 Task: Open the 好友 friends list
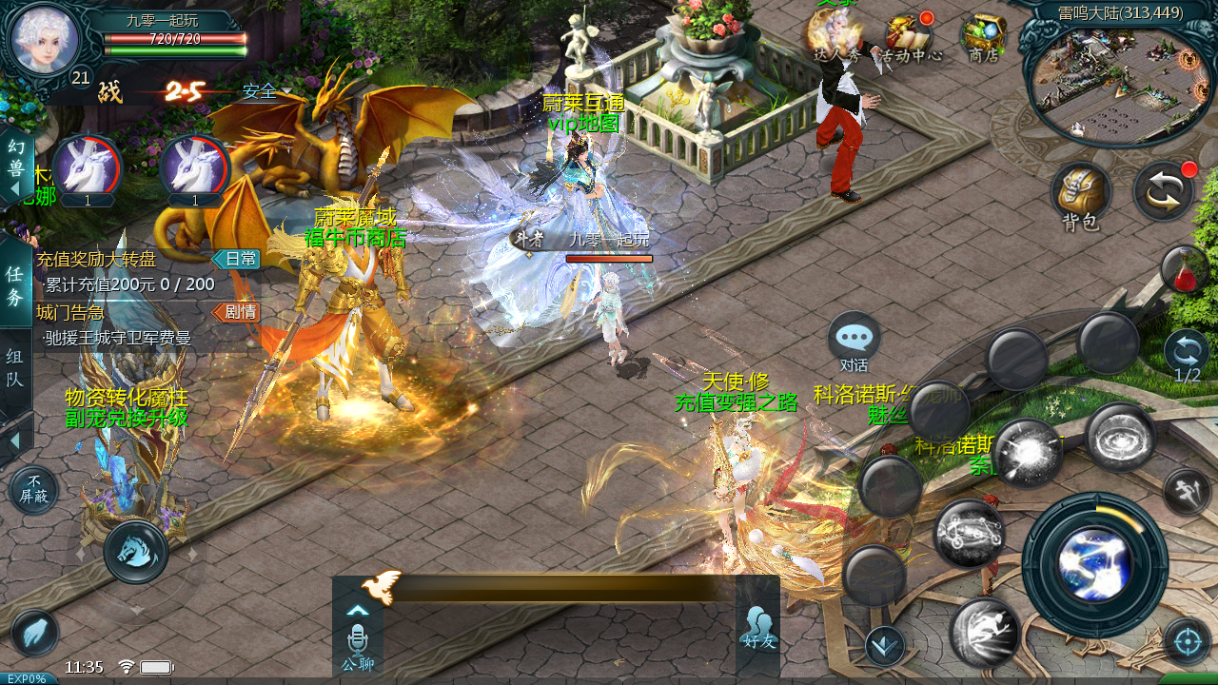pyautogui.click(x=758, y=625)
